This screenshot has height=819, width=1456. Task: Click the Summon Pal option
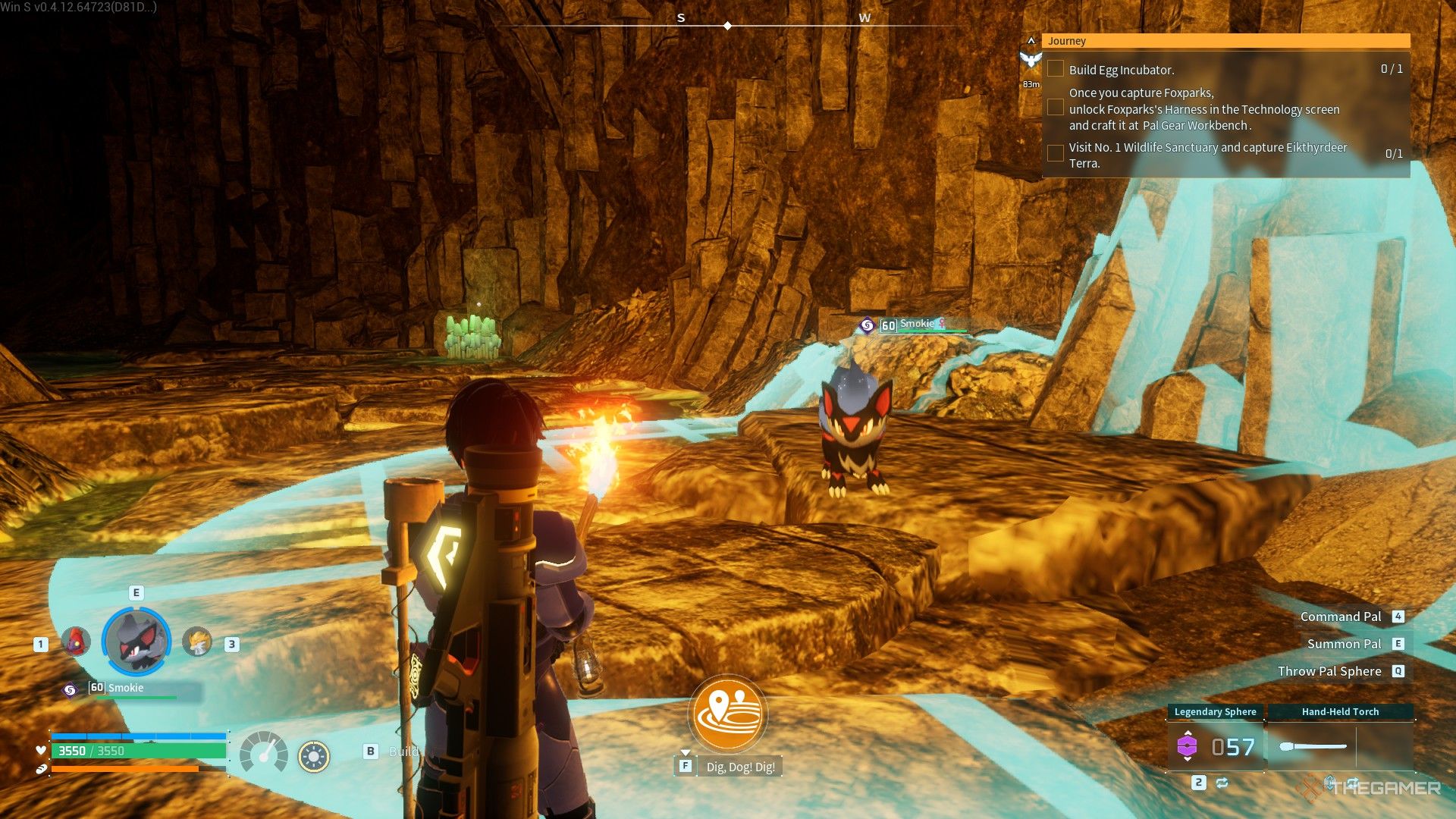(1344, 644)
